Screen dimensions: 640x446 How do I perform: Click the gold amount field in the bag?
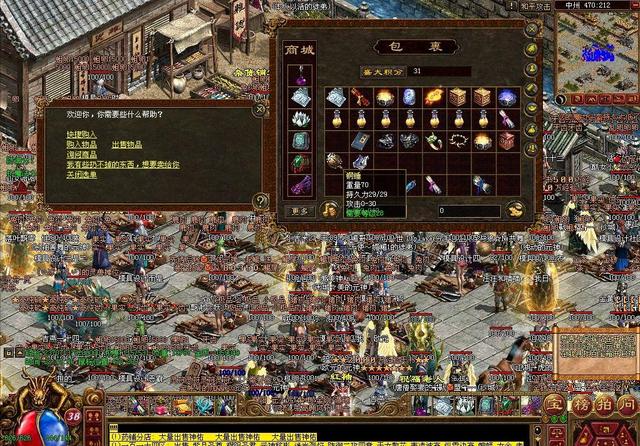pyautogui.click(x=468, y=211)
